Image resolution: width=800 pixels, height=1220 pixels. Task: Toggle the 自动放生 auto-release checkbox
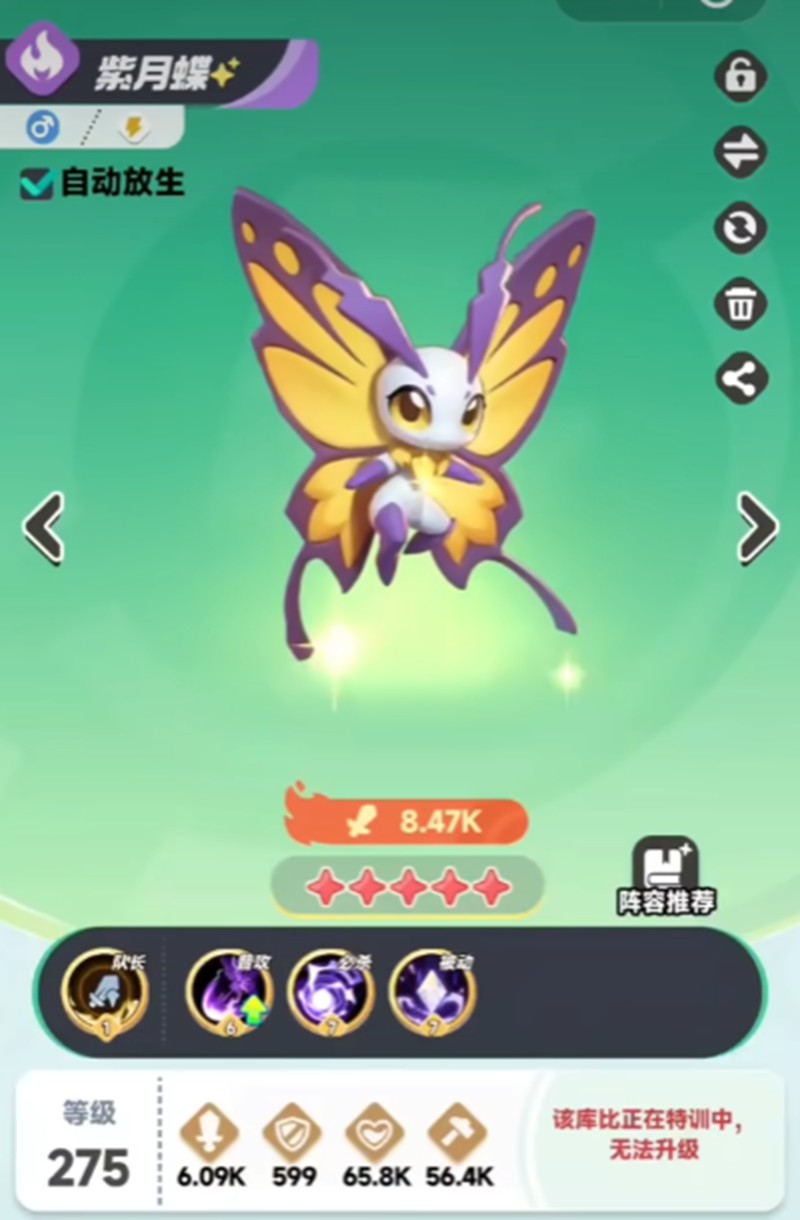[38, 183]
